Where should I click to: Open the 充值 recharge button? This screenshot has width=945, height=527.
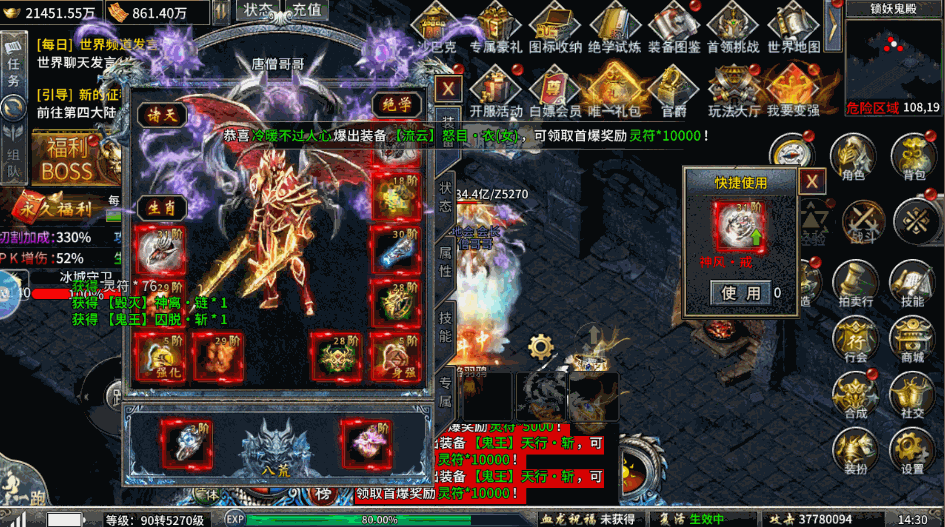click(x=308, y=10)
